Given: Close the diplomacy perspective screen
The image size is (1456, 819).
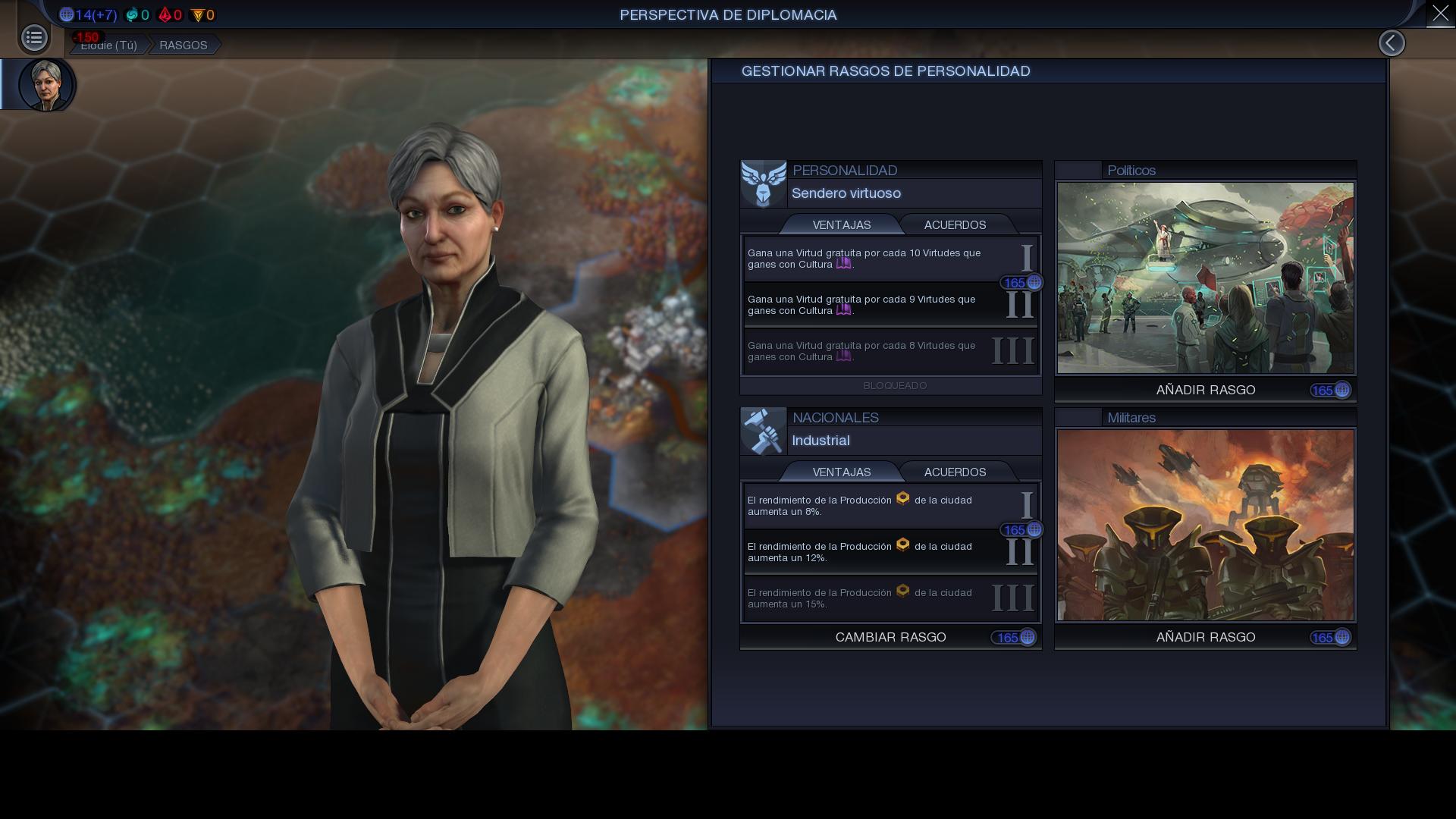Looking at the screenshot, I should point(1440,14).
